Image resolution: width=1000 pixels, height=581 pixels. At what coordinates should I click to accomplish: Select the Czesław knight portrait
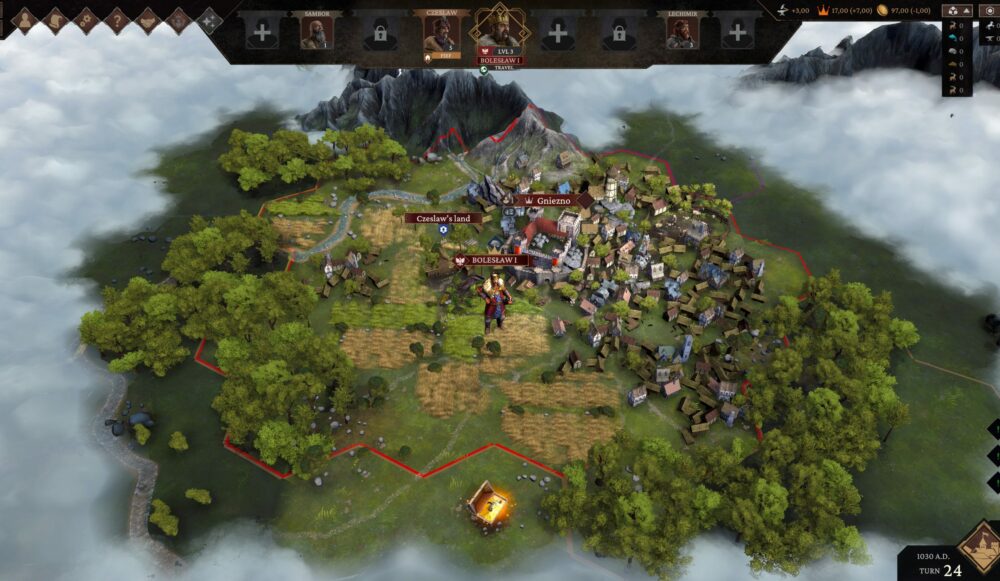439,33
